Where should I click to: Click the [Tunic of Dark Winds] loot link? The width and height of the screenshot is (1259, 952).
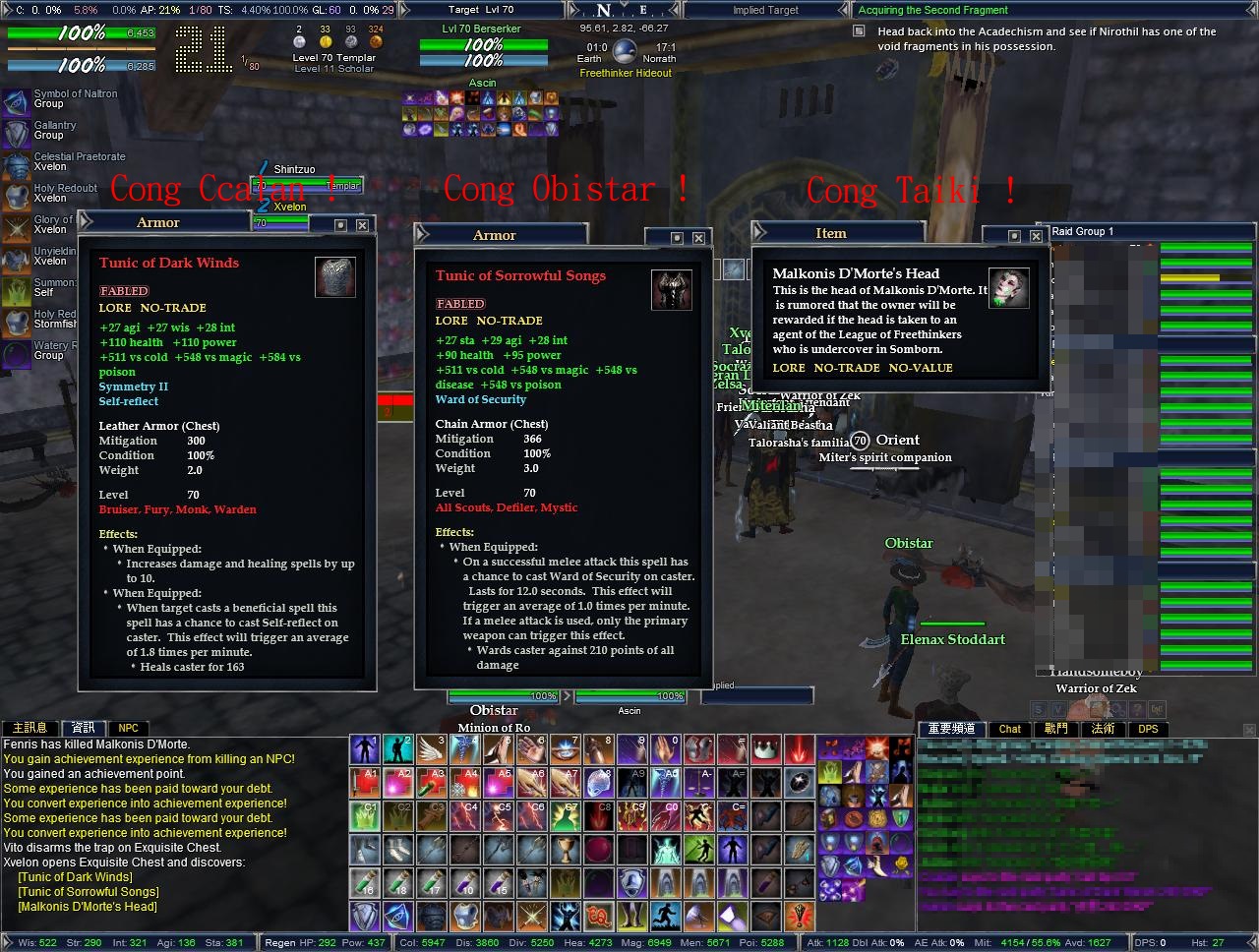pyautogui.click(x=74, y=876)
